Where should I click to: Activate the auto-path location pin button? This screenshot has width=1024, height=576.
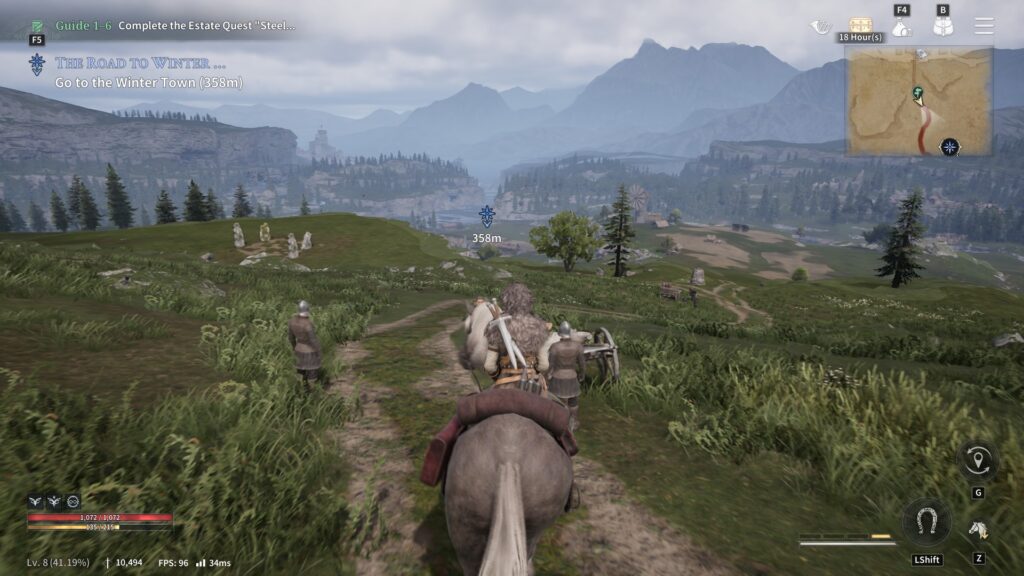click(x=977, y=460)
